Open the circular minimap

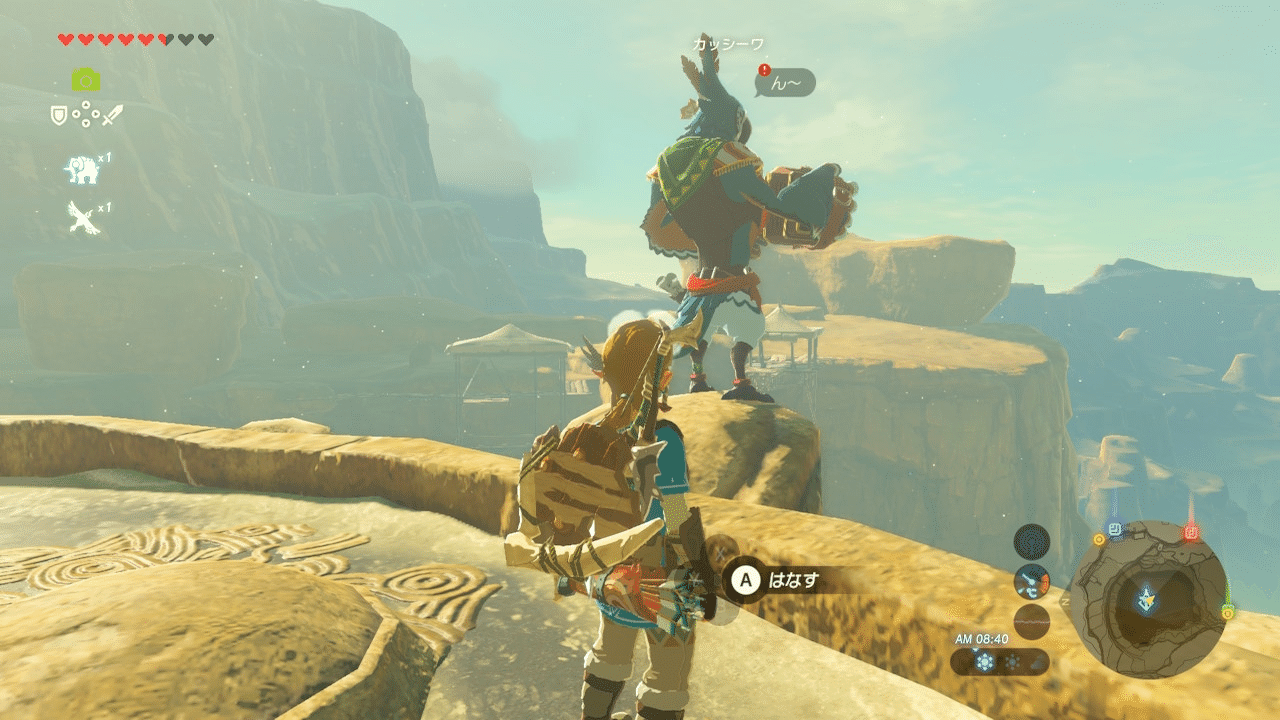[x=1148, y=599]
